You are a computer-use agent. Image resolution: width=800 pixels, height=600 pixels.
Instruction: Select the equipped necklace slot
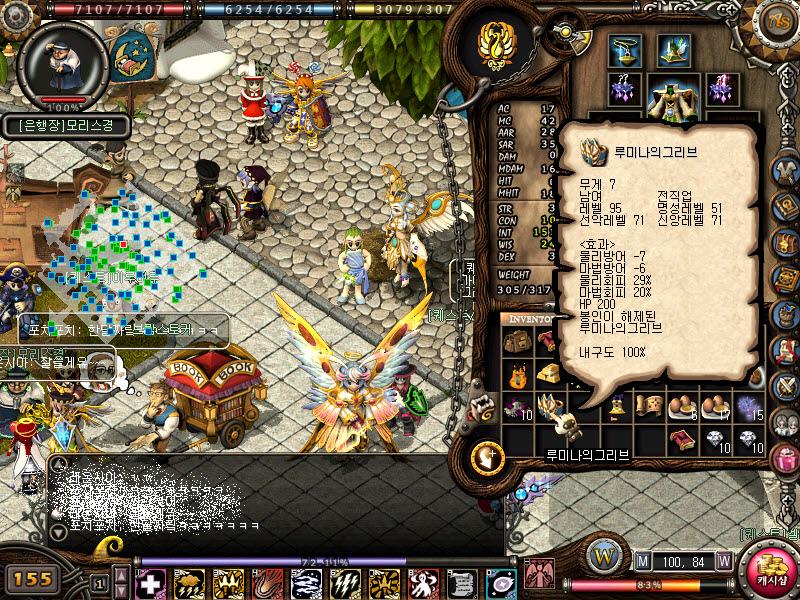tap(625, 50)
